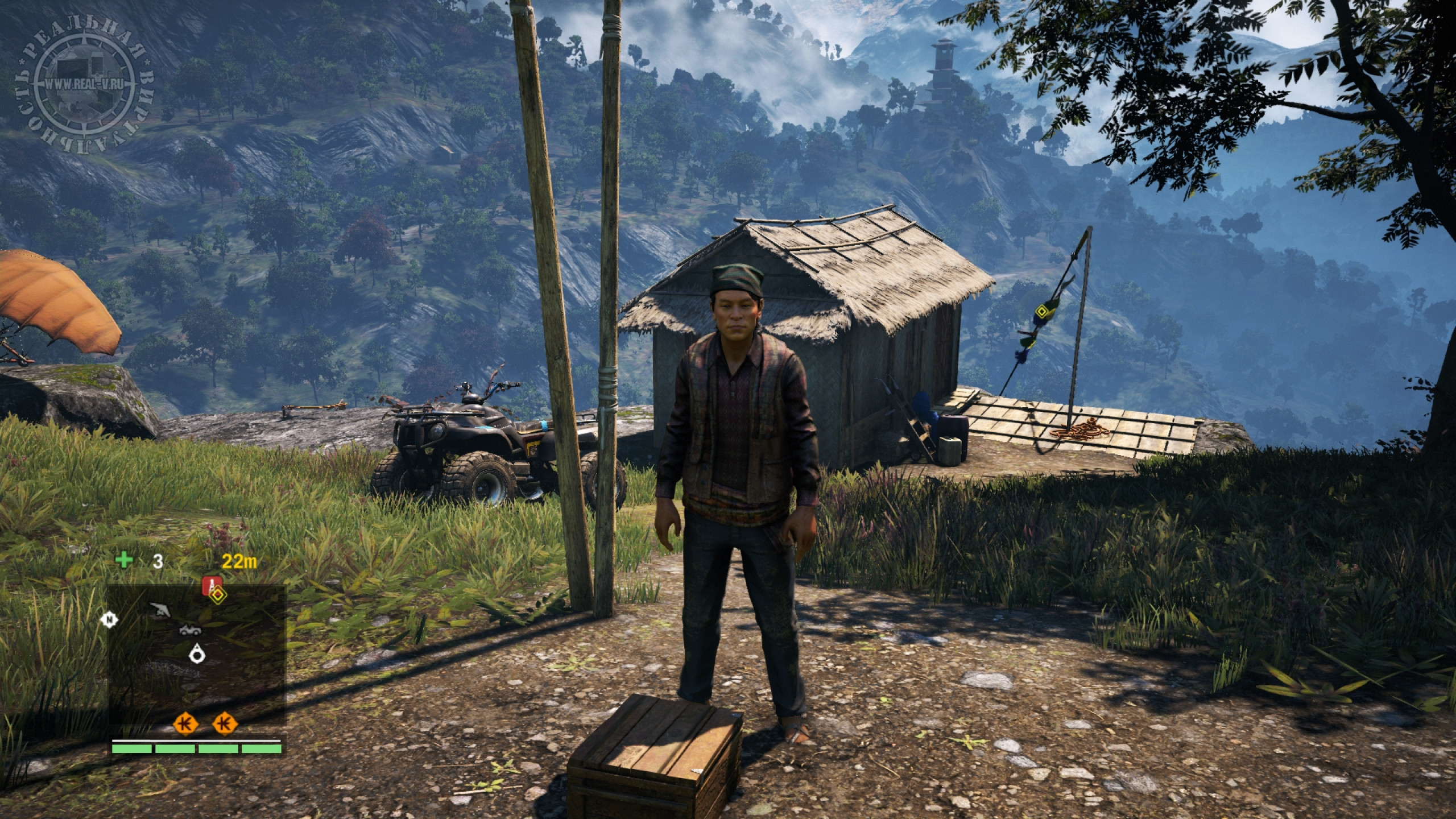Image resolution: width=1456 pixels, height=819 pixels.
Task: Select the yellow objective diamond beside the hut
Action: [1041, 311]
